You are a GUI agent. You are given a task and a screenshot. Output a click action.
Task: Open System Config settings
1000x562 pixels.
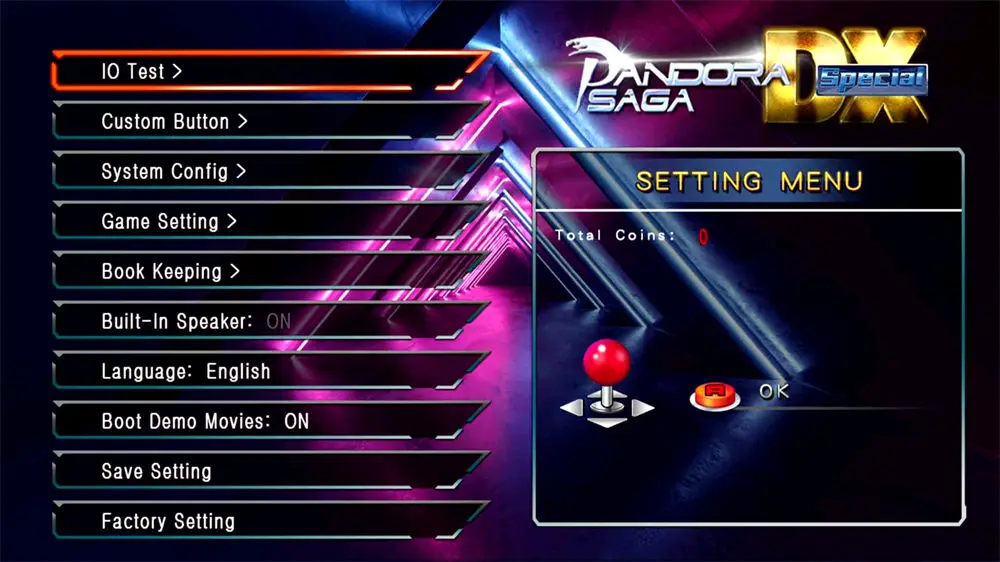pos(173,172)
